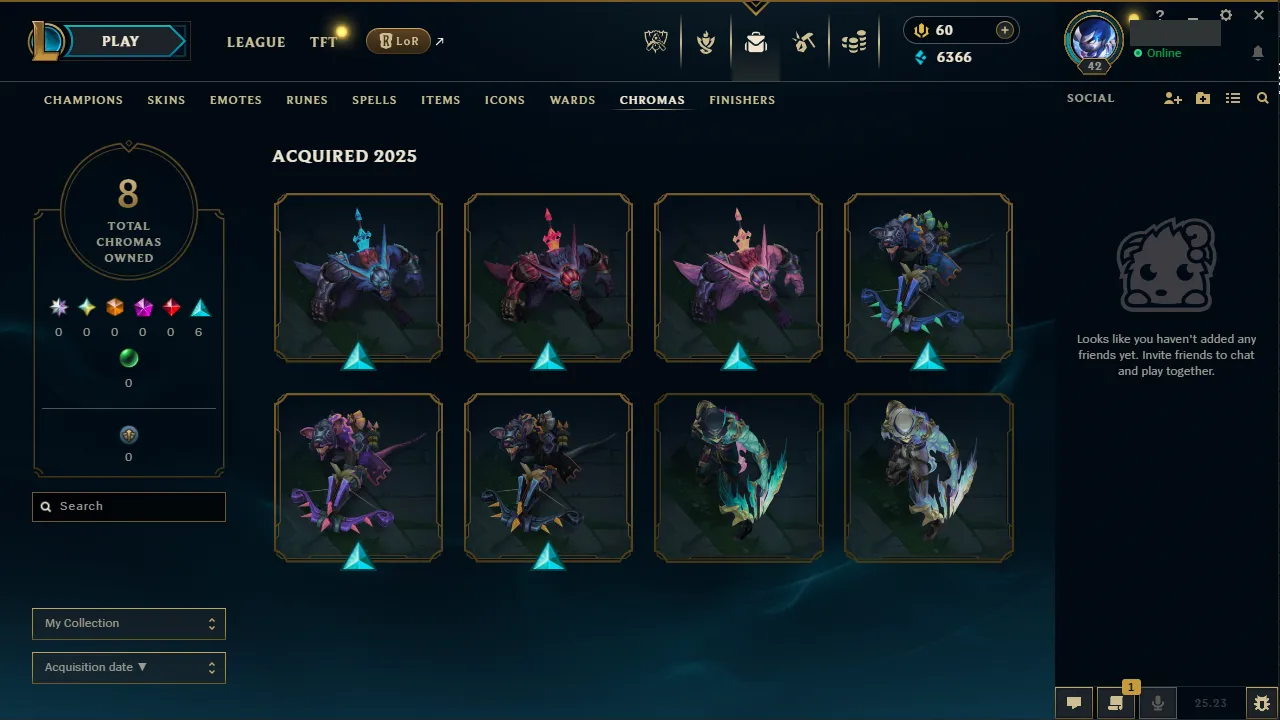Open the Loot backpack icon

click(755, 42)
